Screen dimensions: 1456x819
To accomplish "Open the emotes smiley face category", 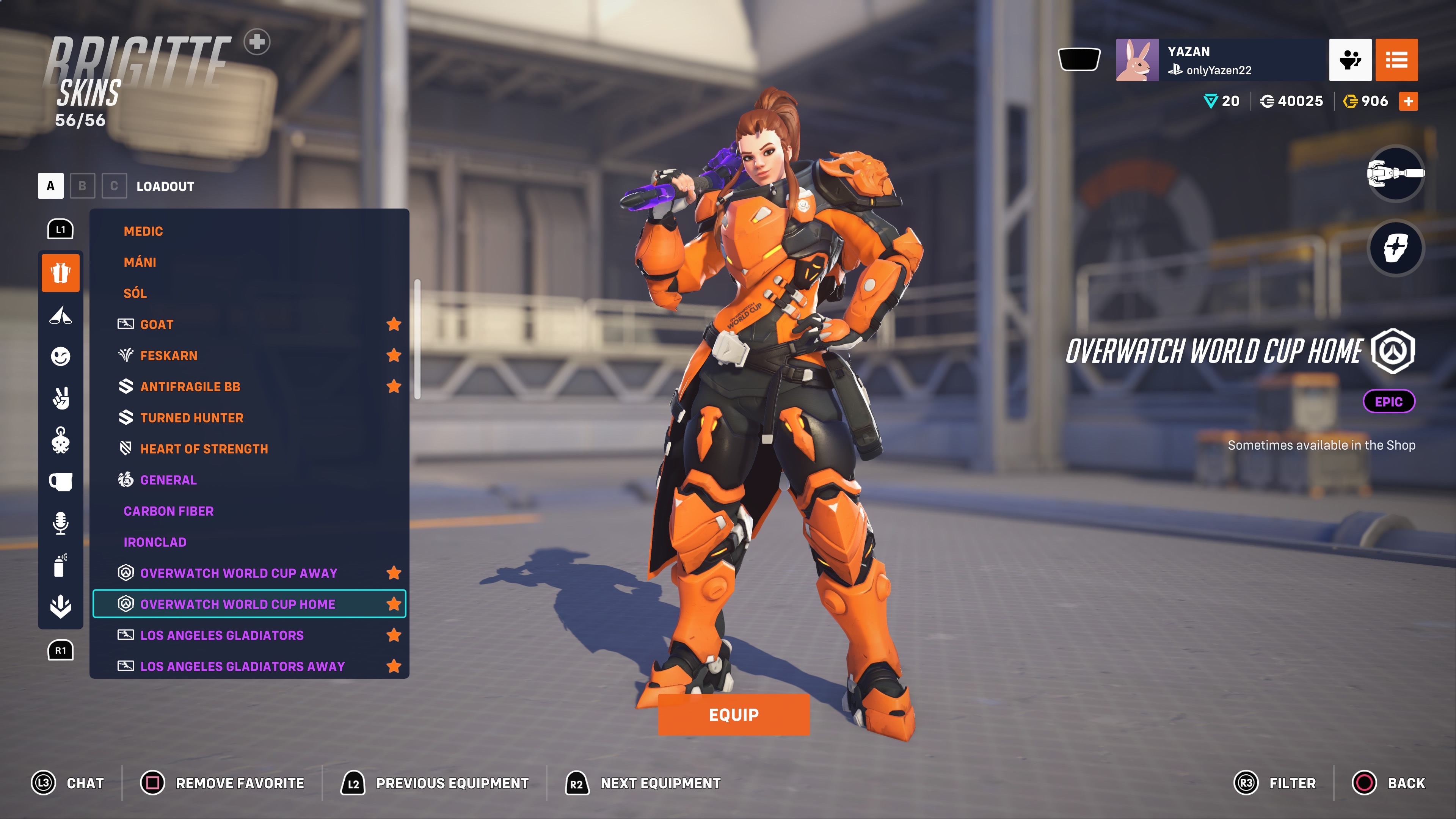I will tap(61, 356).
